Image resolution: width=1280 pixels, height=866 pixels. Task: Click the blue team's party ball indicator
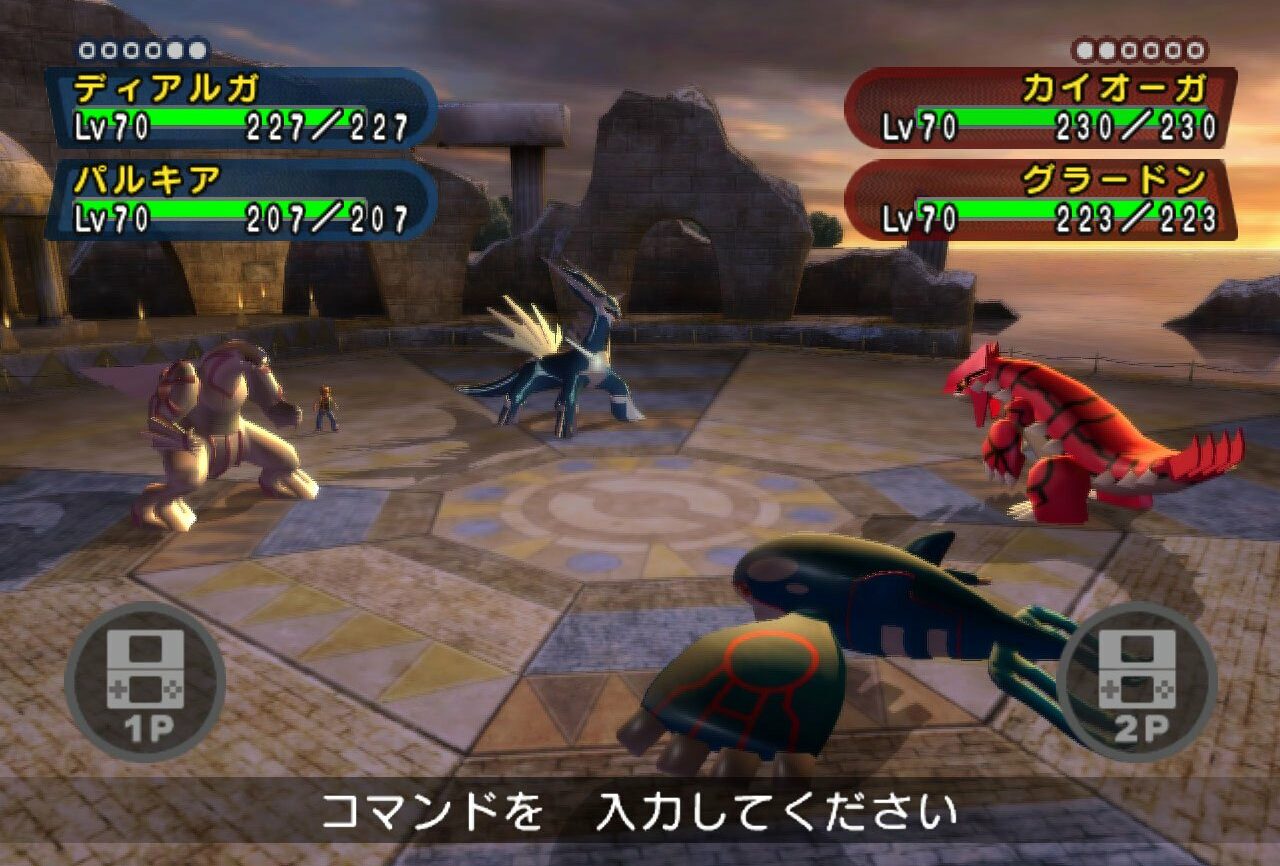(143, 49)
